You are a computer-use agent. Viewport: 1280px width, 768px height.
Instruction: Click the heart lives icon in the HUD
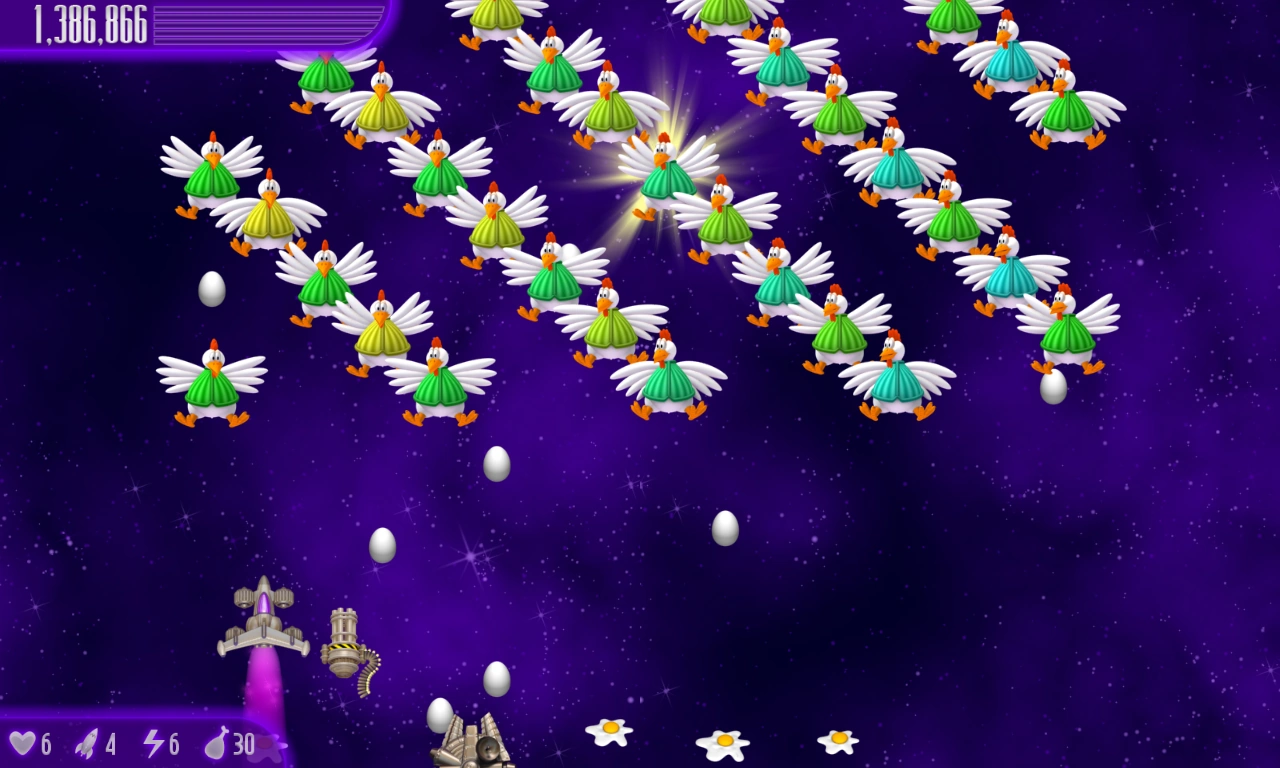click(25, 744)
